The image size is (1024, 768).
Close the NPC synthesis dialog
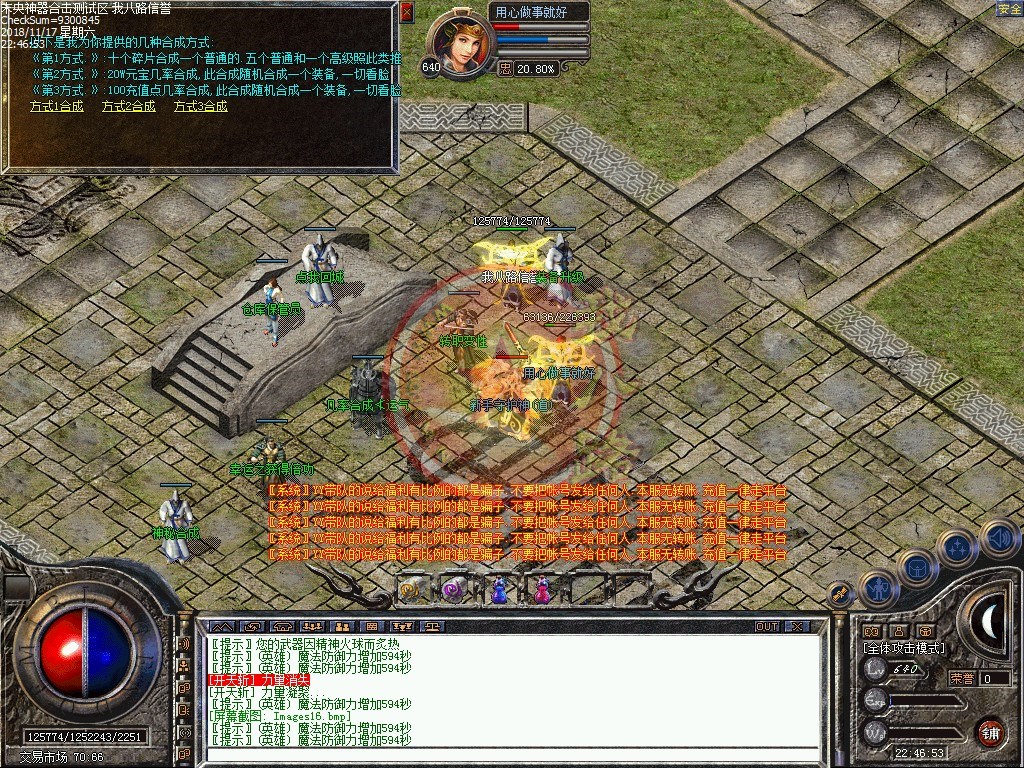pyautogui.click(x=406, y=12)
